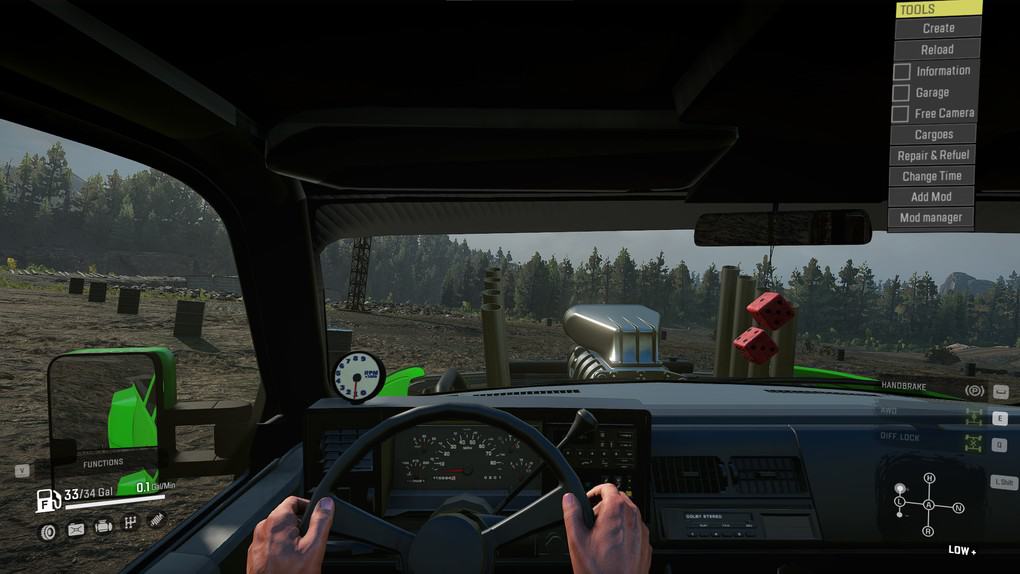Open the Mod manager
The height and width of the screenshot is (574, 1020).
[x=930, y=217]
